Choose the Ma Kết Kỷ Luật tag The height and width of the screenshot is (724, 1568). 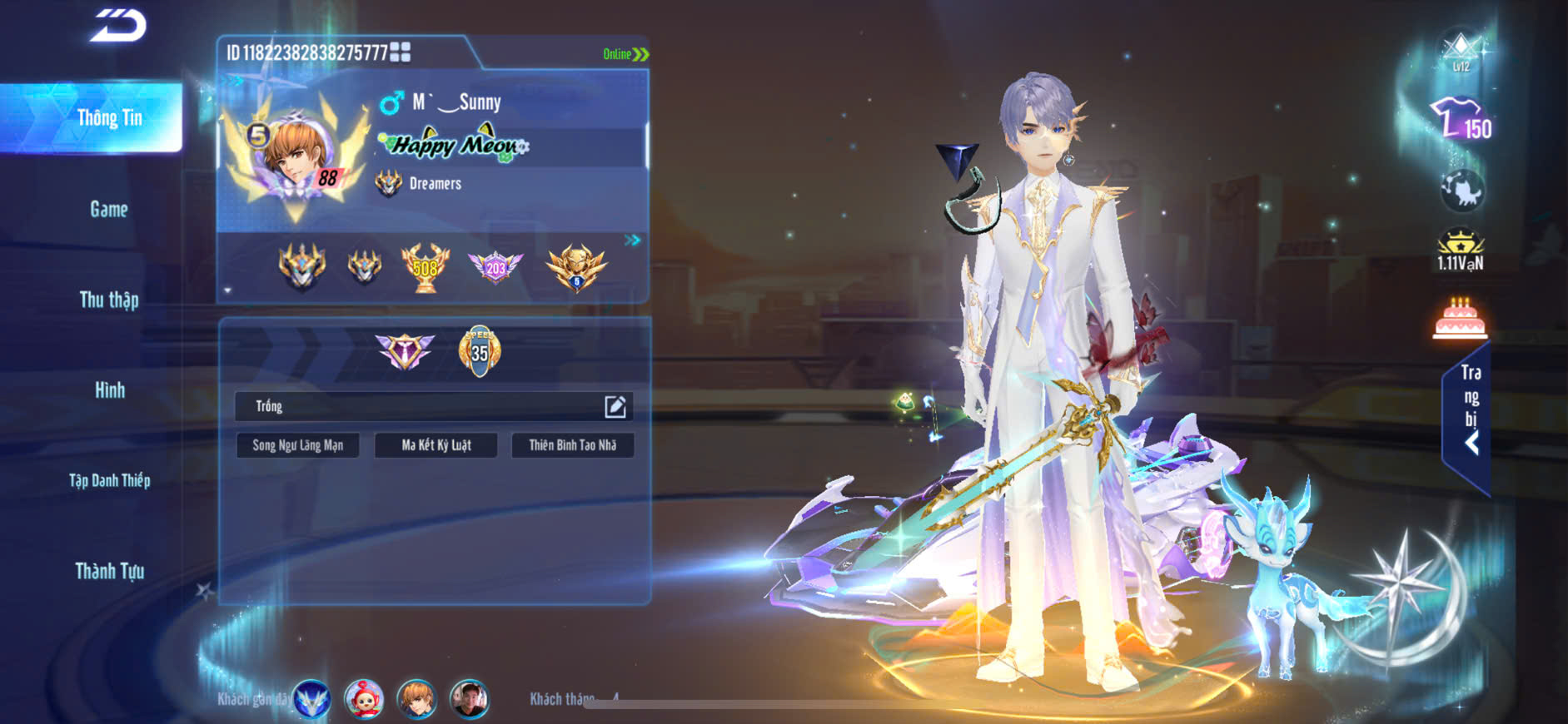pyautogui.click(x=436, y=445)
